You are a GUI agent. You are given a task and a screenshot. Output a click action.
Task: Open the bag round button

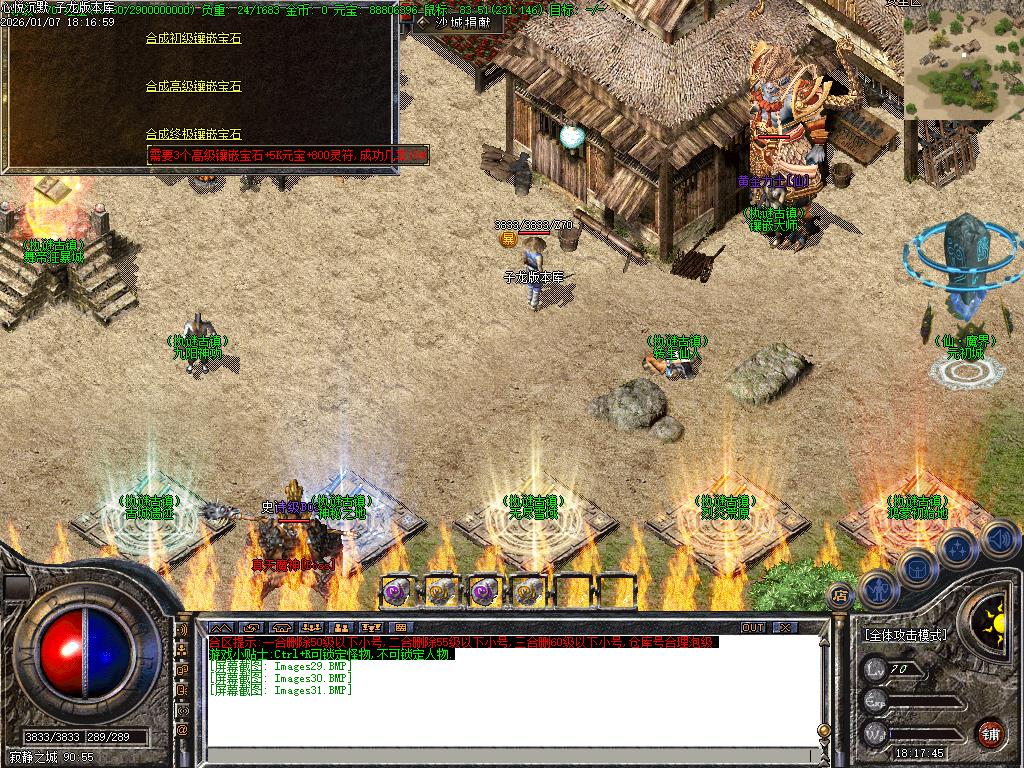click(915, 567)
